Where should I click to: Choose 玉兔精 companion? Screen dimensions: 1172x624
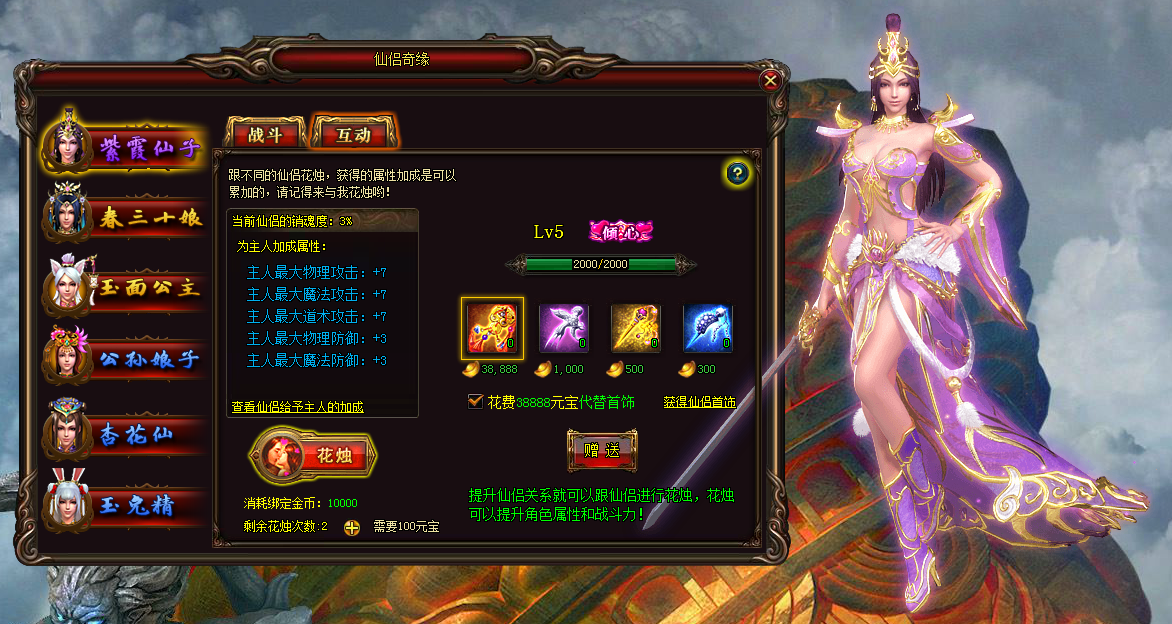pyautogui.click(x=124, y=505)
